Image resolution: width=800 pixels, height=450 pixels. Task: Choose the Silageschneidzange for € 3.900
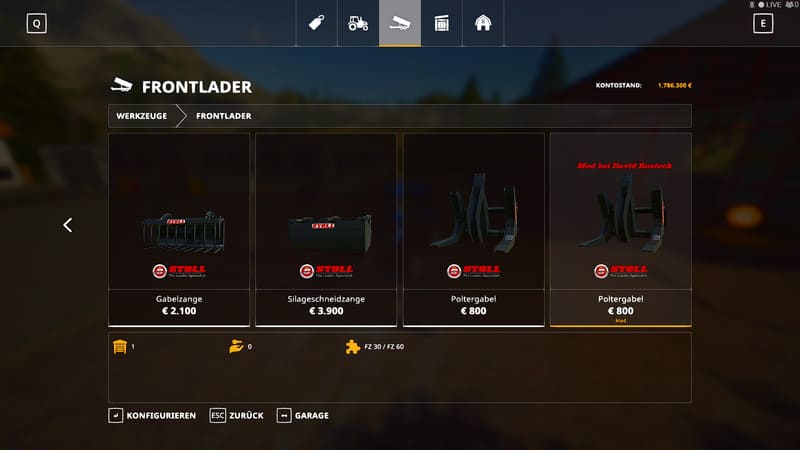326,229
